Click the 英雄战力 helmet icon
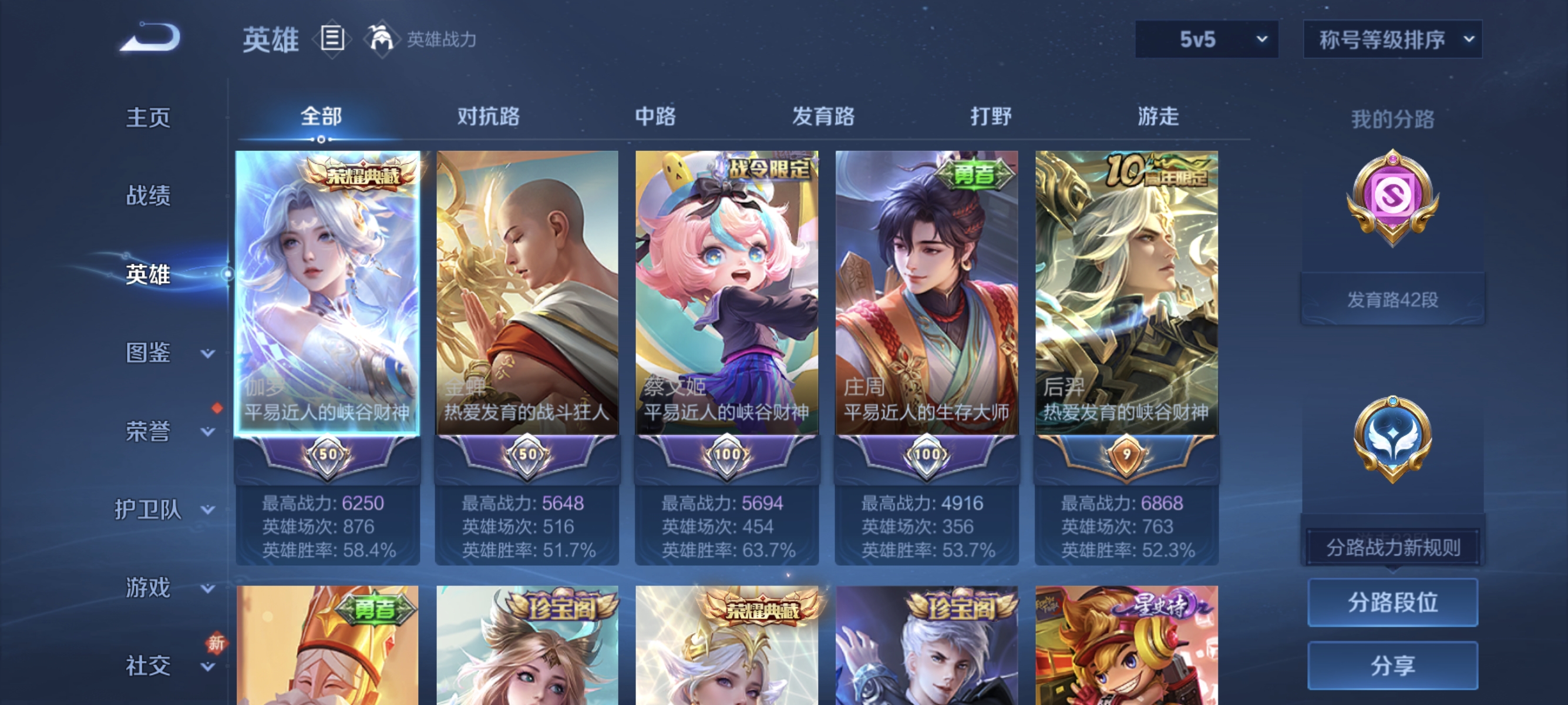This screenshot has height=705, width=1568. (381, 39)
